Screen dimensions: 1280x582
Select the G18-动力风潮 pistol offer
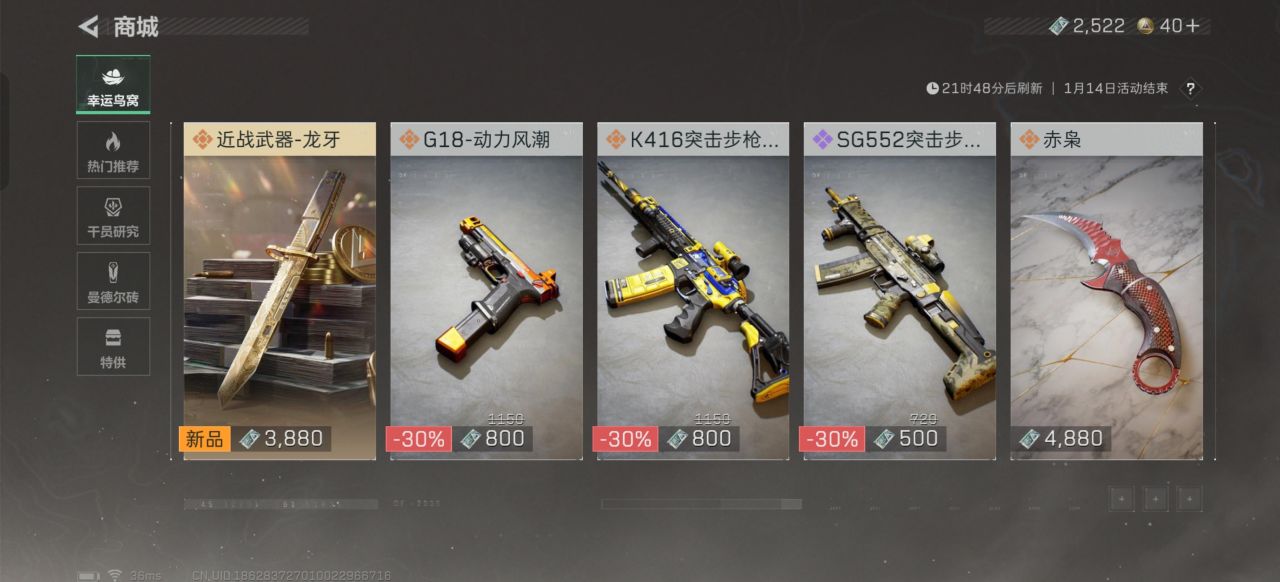pos(486,291)
